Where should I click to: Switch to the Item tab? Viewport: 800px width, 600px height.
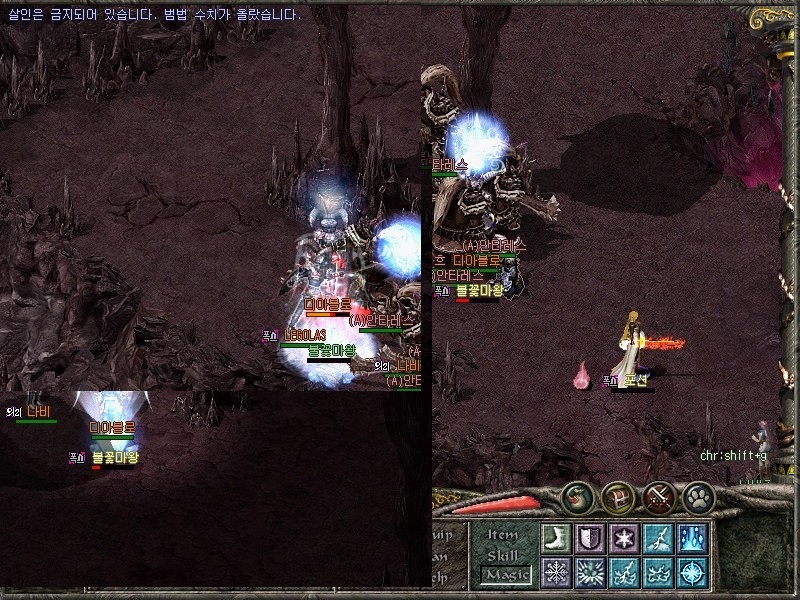point(504,535)
